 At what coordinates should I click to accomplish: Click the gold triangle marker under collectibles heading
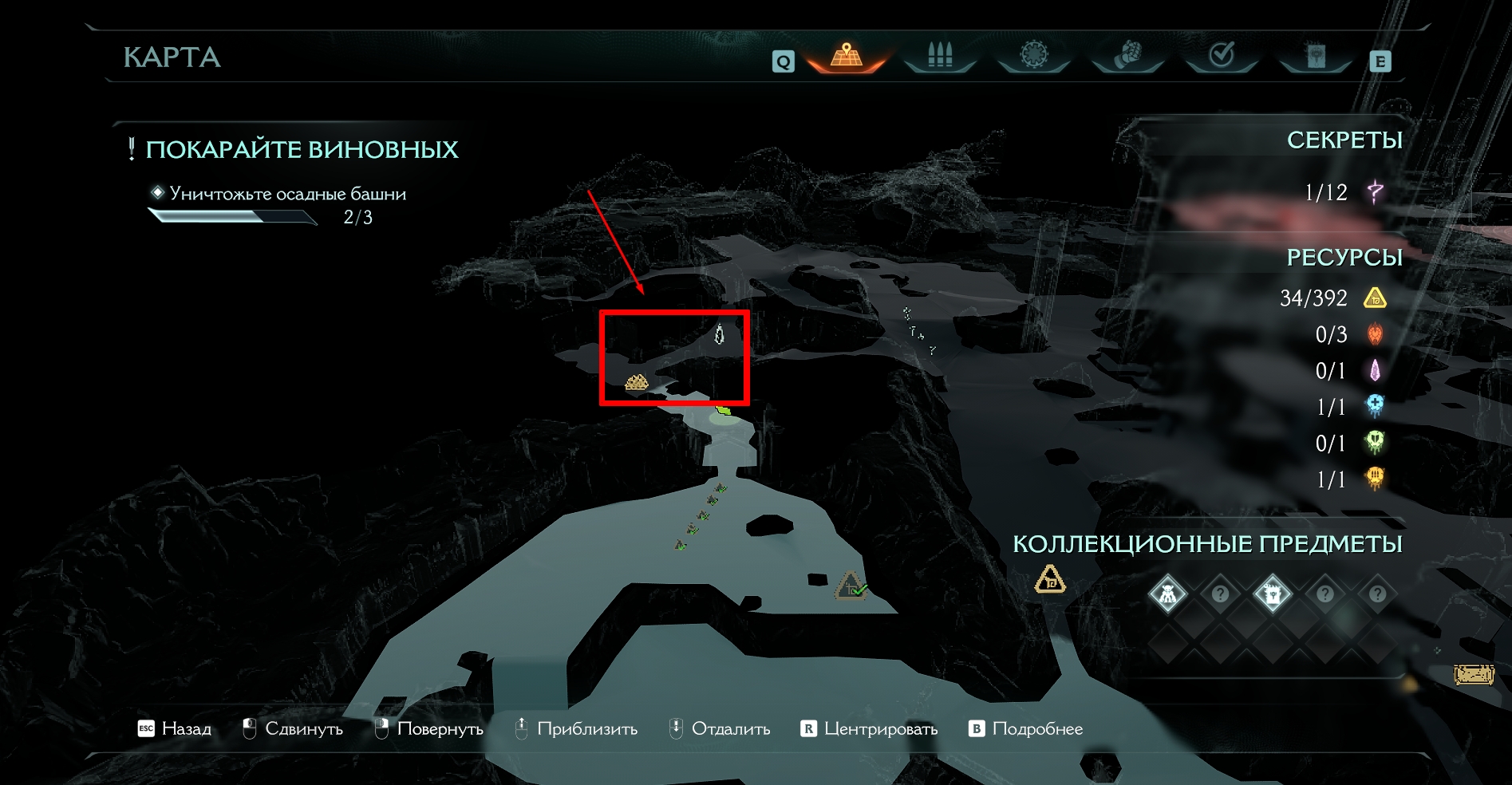point(1049,579)
